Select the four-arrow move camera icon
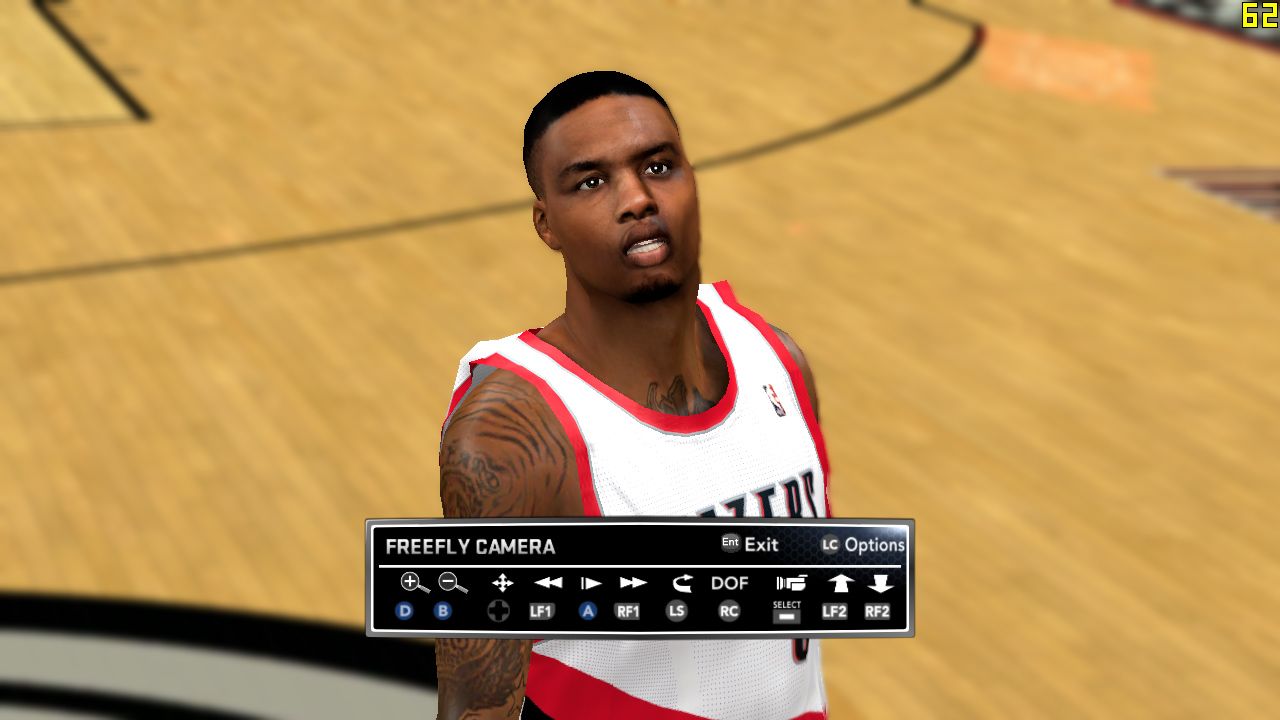 502,583
